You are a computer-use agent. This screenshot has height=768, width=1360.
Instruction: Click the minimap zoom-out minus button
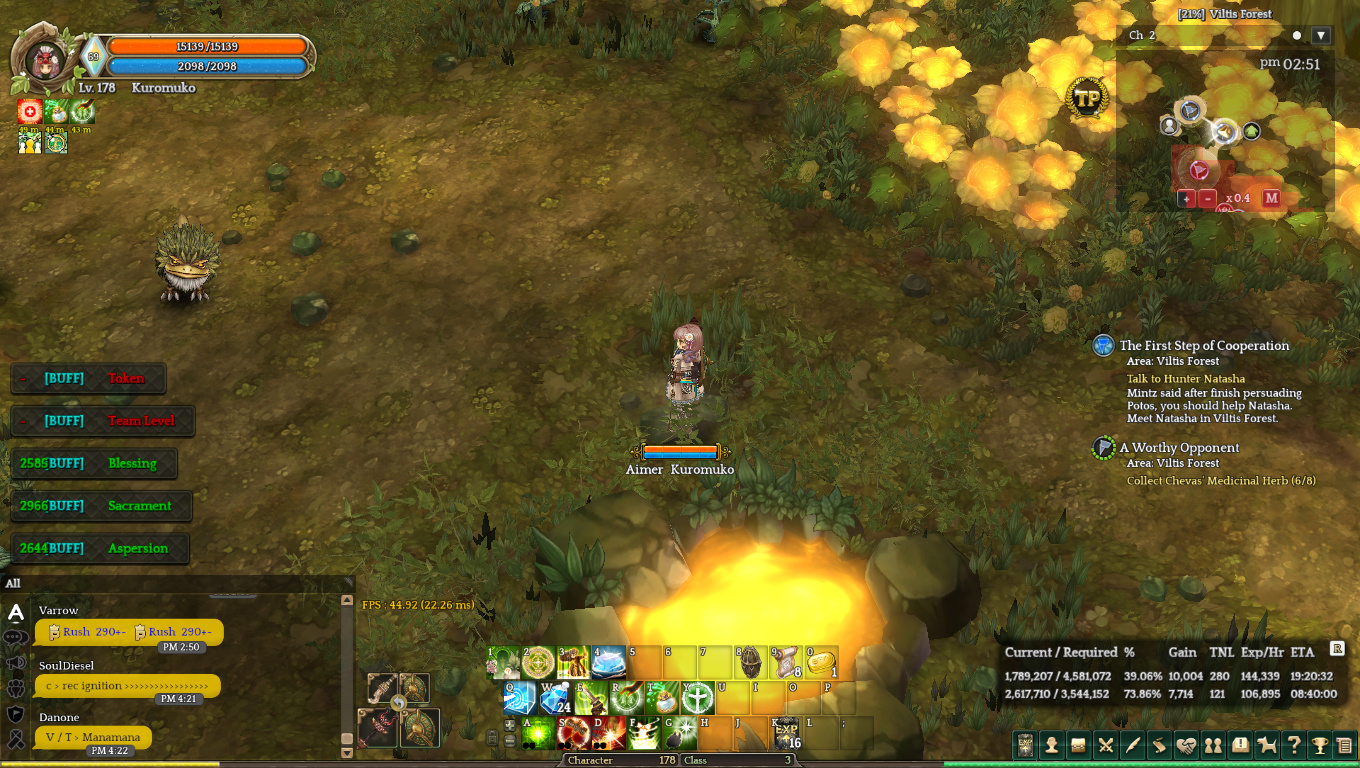click(x=1207, y=198)
